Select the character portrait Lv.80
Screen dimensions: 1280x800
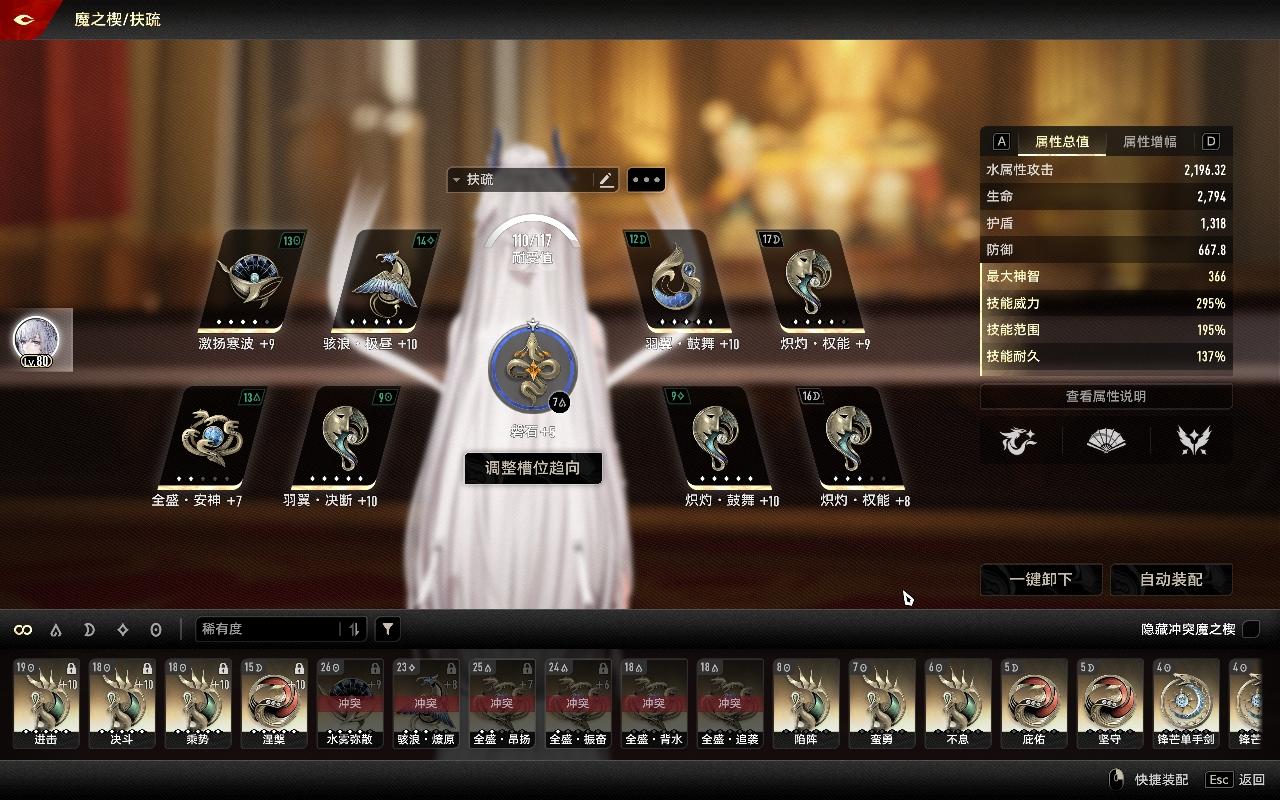coord(36,340)
